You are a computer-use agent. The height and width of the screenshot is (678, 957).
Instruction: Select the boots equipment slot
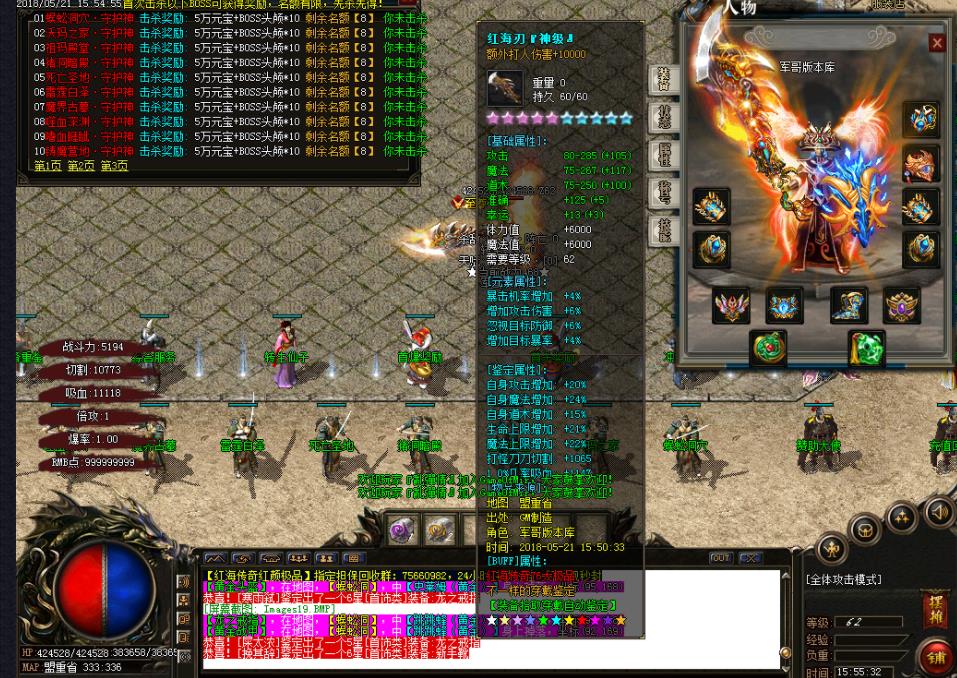click(848, 306)
